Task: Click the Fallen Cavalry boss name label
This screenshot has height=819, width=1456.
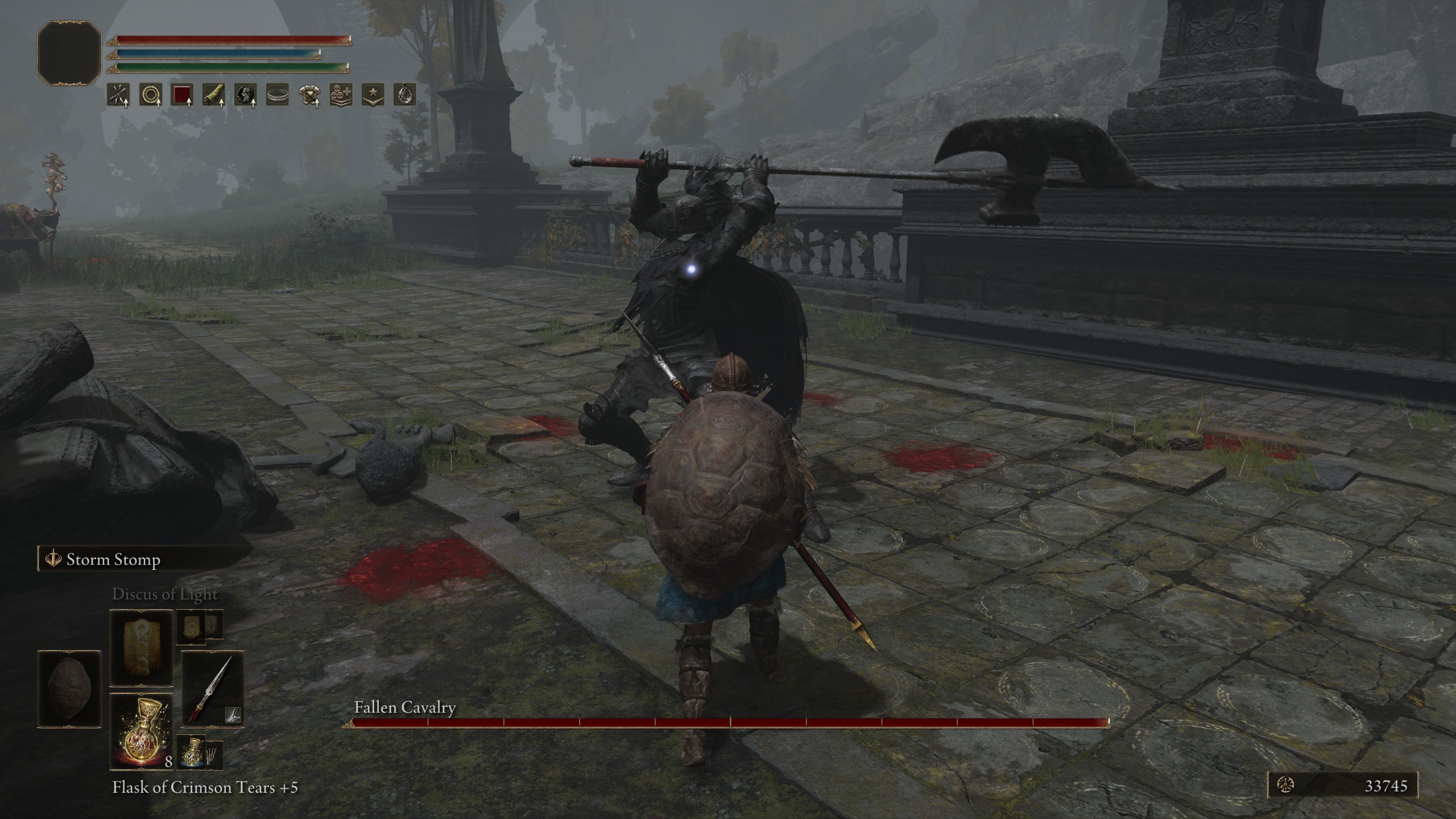Action: [x=405, y=709]
